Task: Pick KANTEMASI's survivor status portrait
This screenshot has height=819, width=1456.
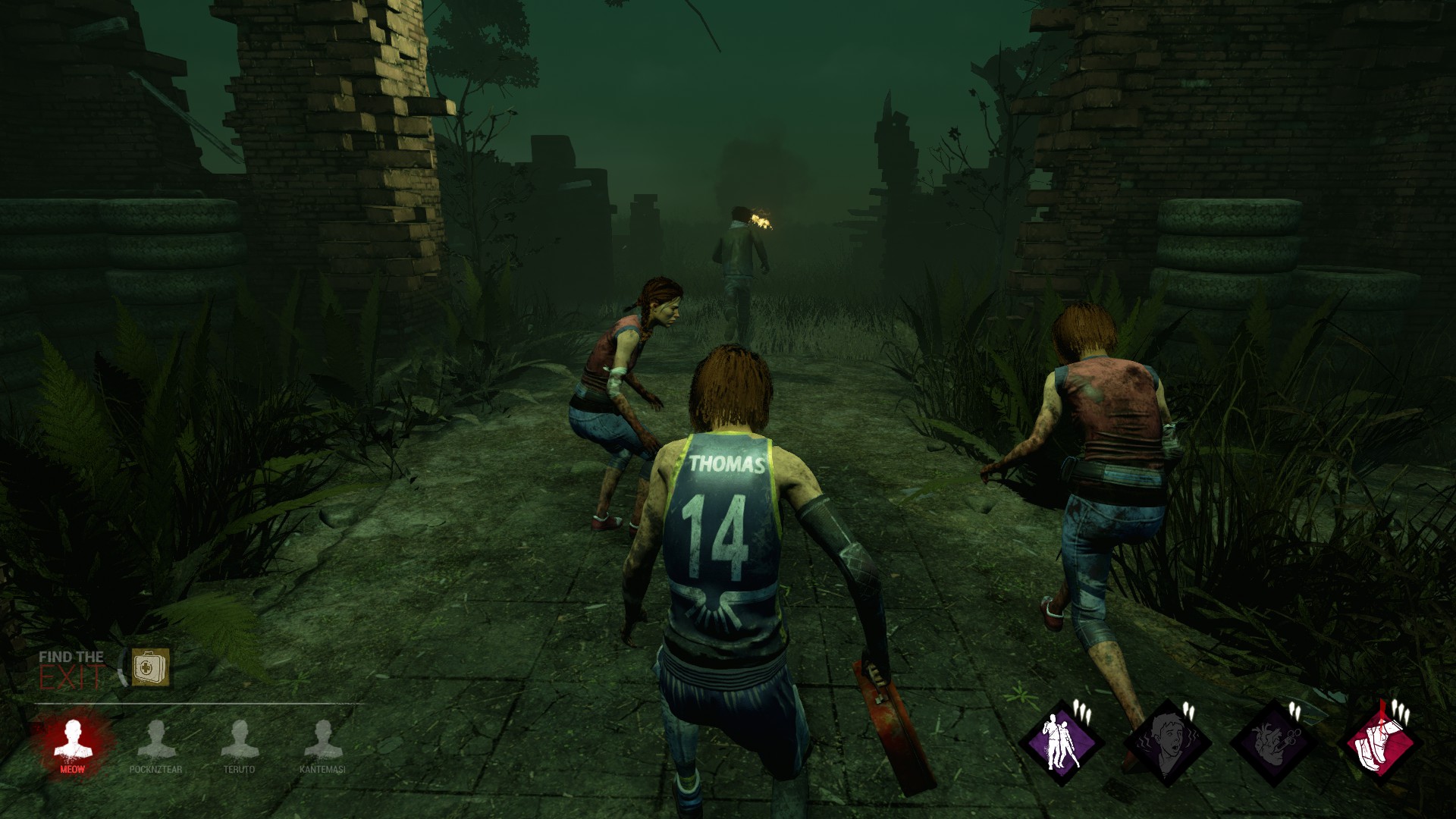Action: [323, 739]
